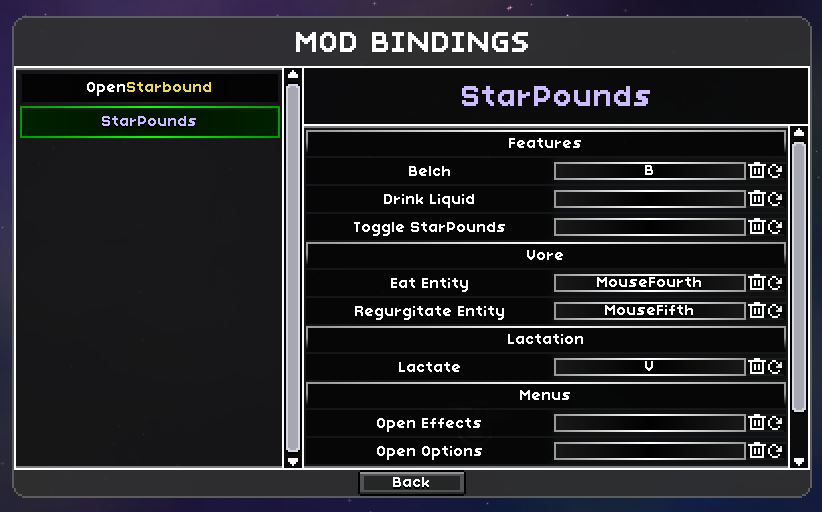
Task: Assign a key to Open Effects
Action: coord(649,423)
